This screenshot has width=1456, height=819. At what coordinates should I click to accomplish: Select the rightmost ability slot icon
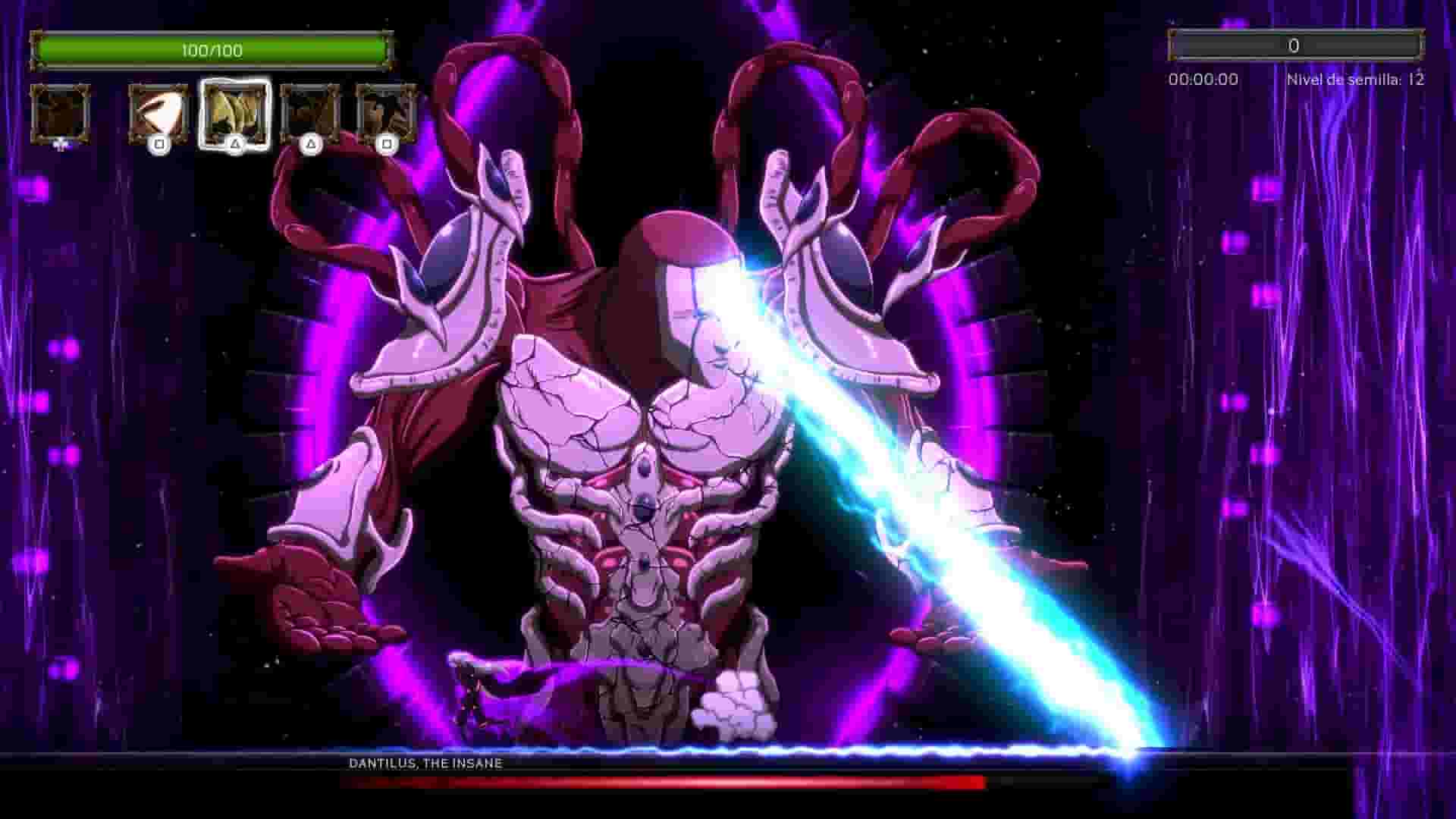pyautogui.click(x=387, y=114)
